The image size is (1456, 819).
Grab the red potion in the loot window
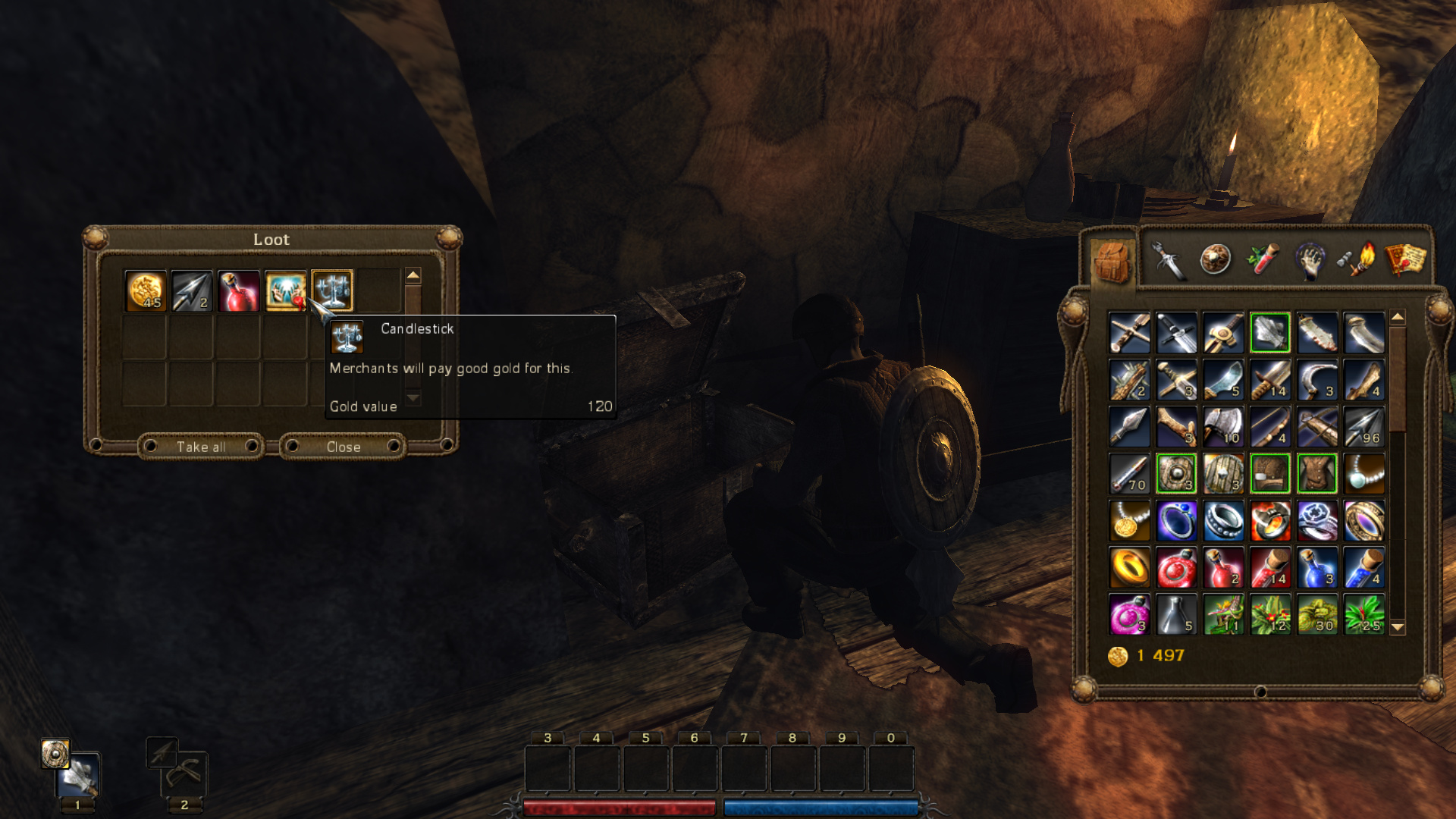[x=239, y=290]
